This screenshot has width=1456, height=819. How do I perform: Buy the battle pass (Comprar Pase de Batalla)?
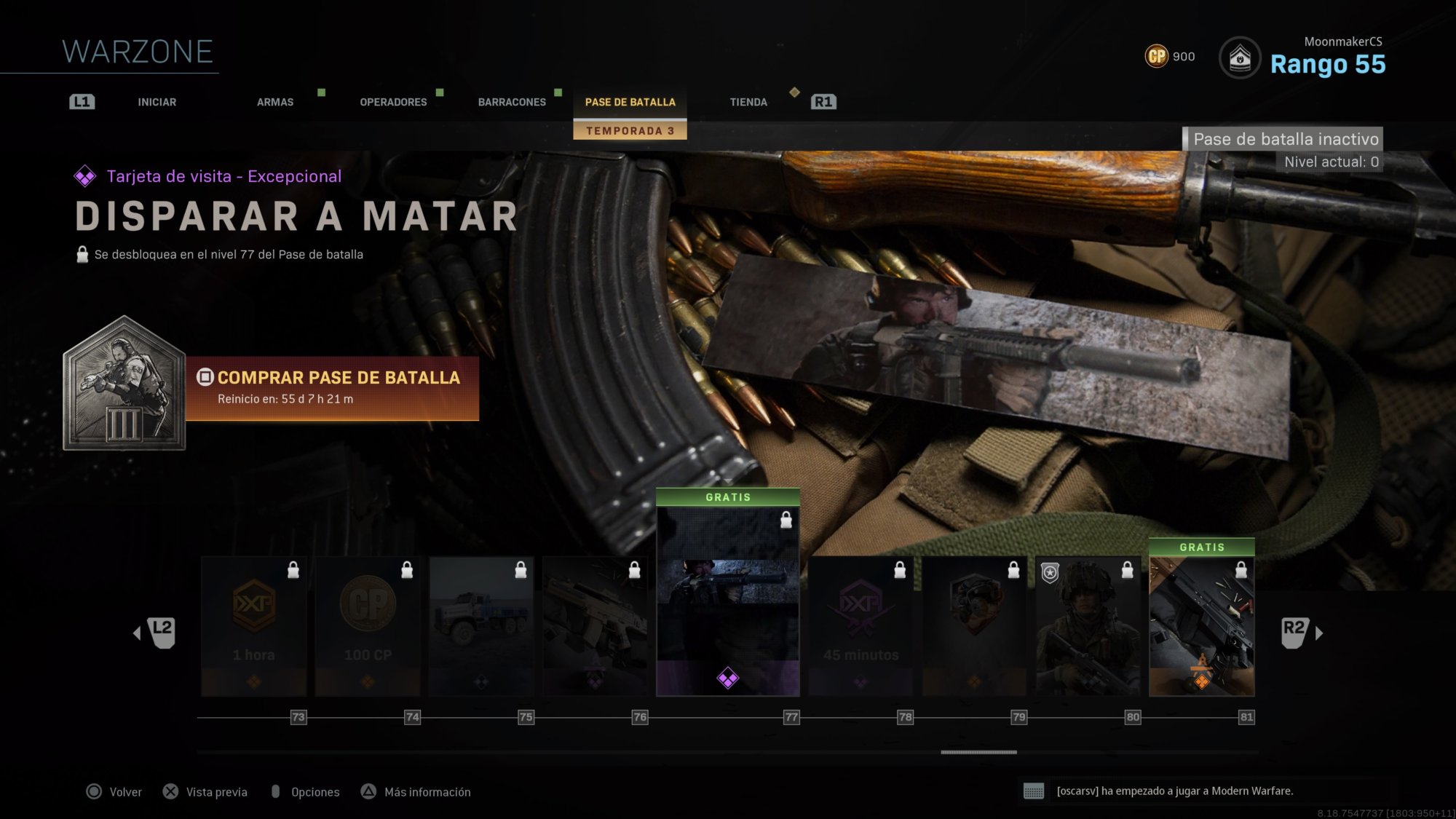click(332, 388)
